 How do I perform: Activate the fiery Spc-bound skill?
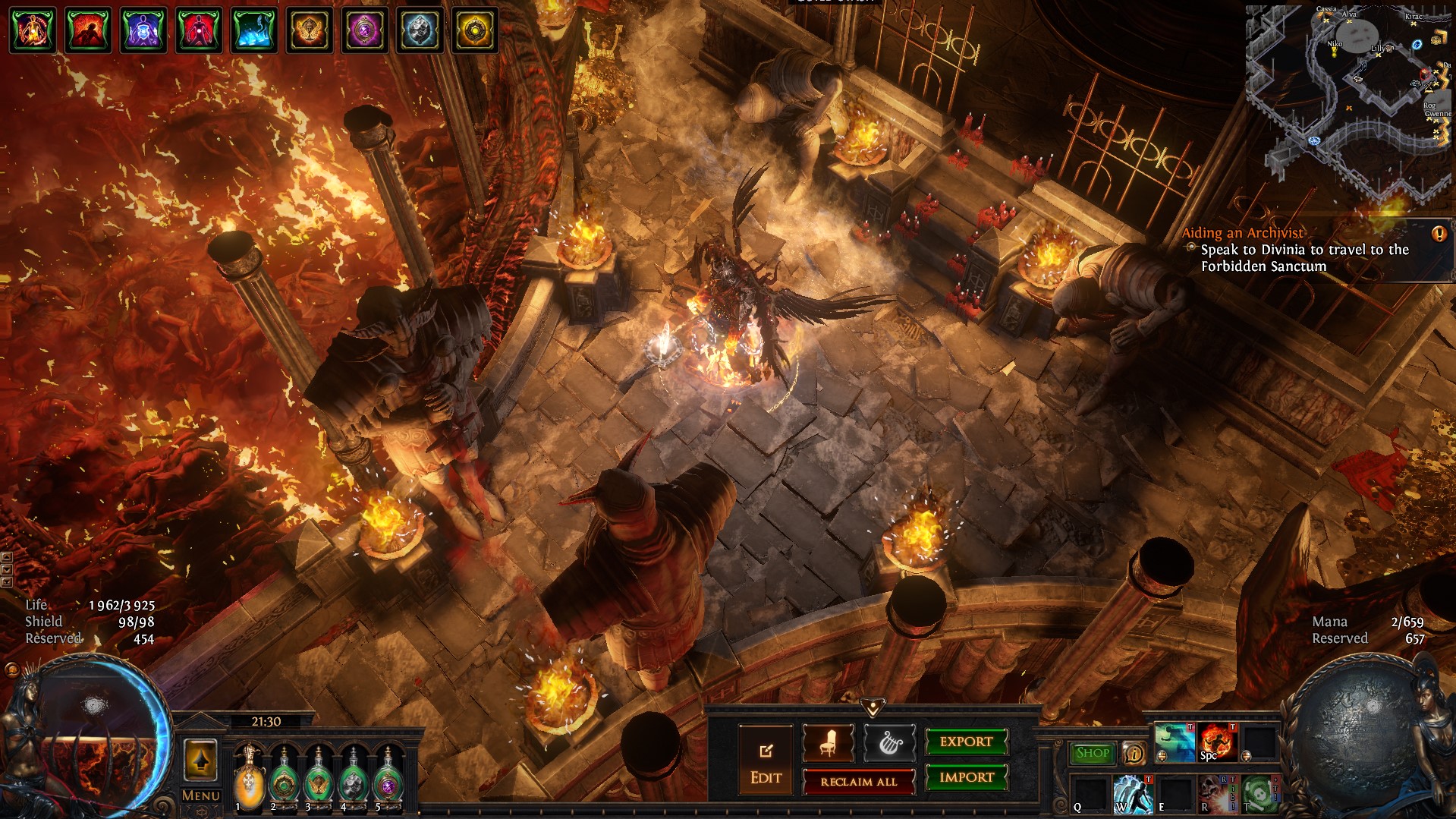[x=1217, y=742]
